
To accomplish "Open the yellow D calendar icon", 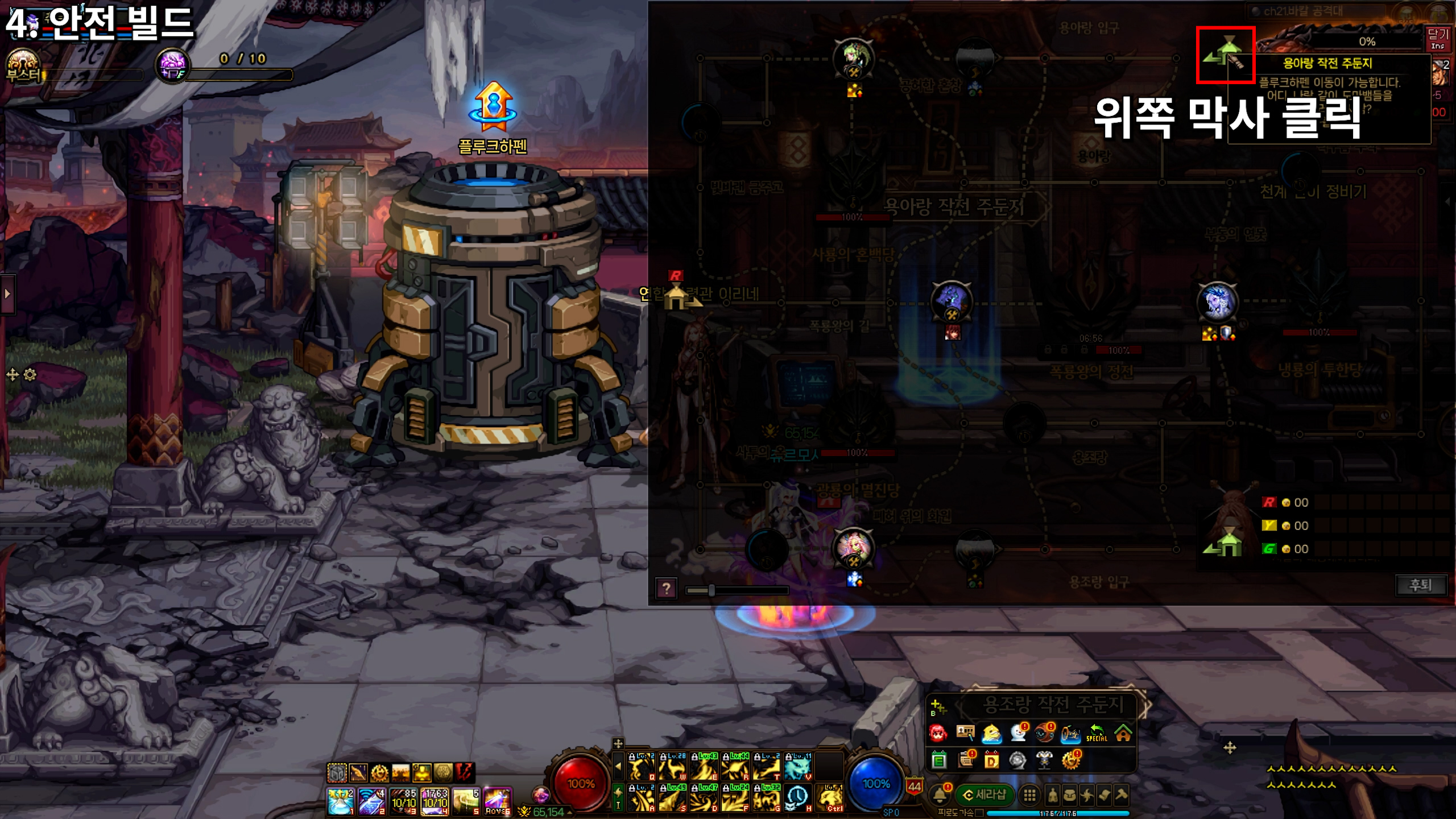I will (991, 760).
